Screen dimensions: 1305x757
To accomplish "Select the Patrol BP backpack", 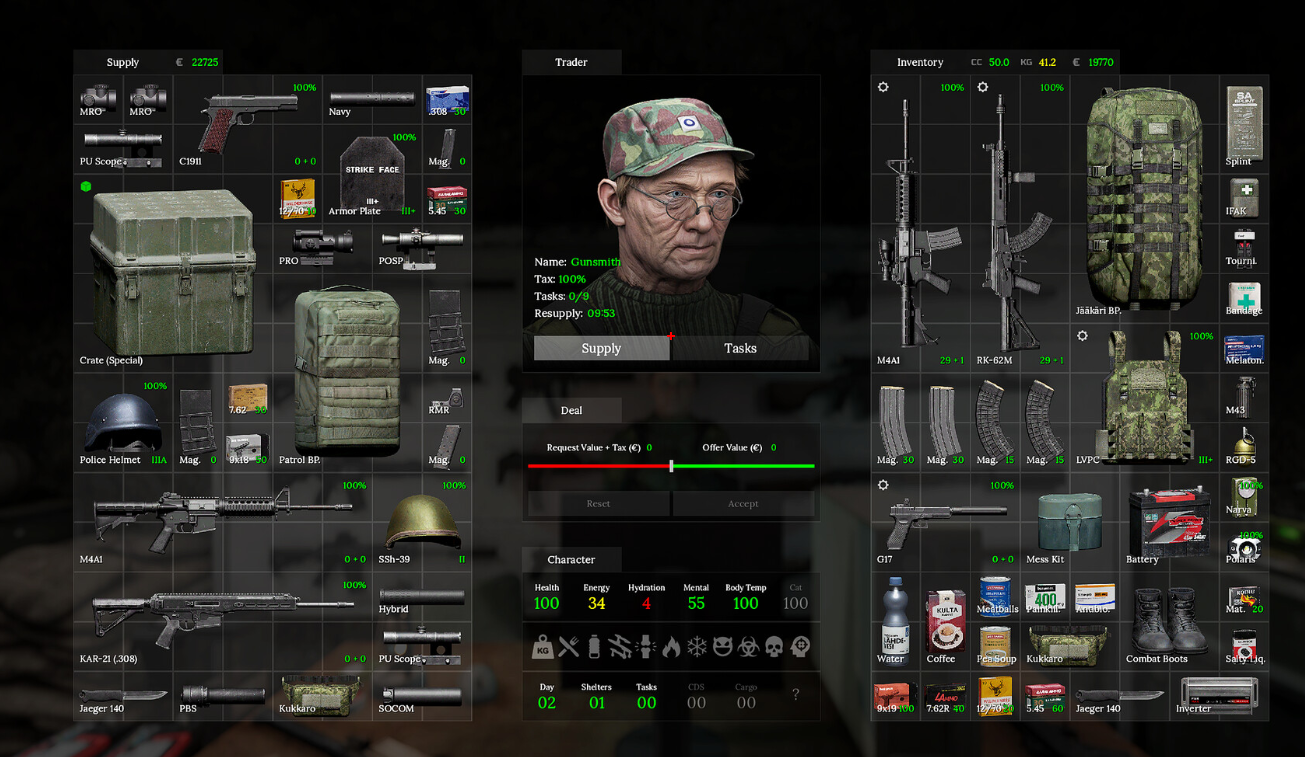I will tap(346, 372).
